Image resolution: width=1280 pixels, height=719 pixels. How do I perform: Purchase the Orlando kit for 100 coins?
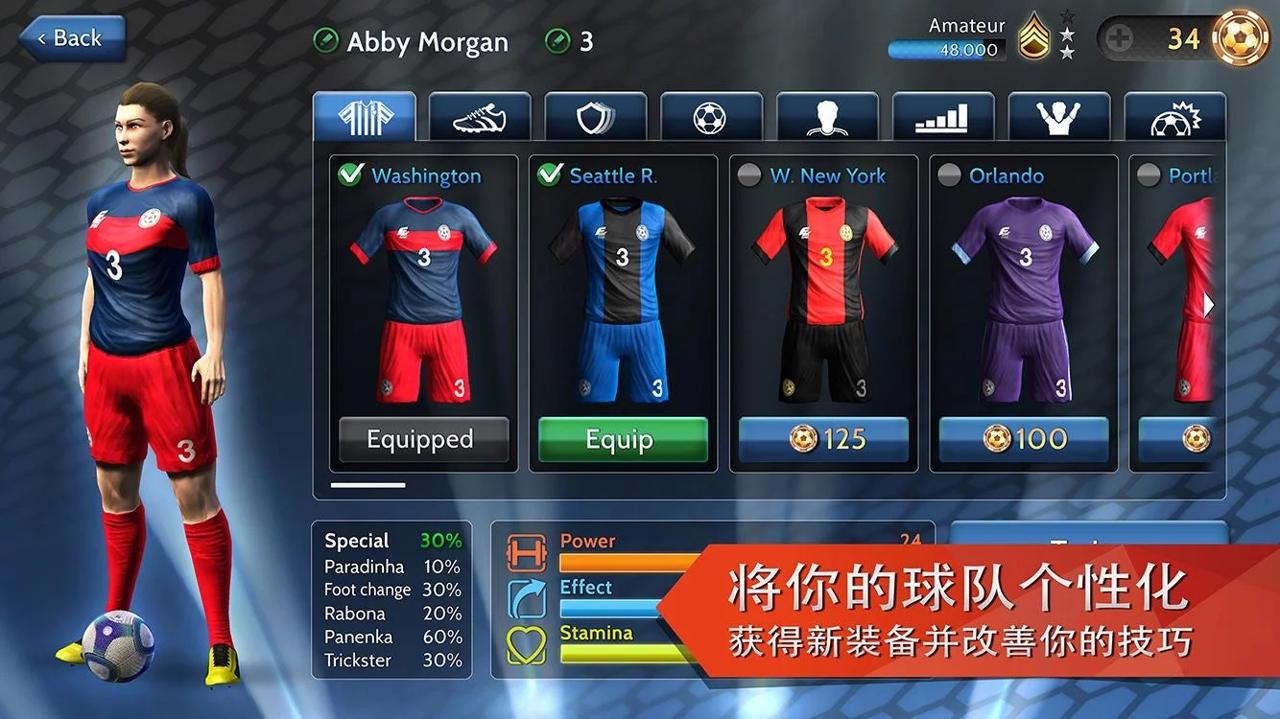coord(1023,440)
